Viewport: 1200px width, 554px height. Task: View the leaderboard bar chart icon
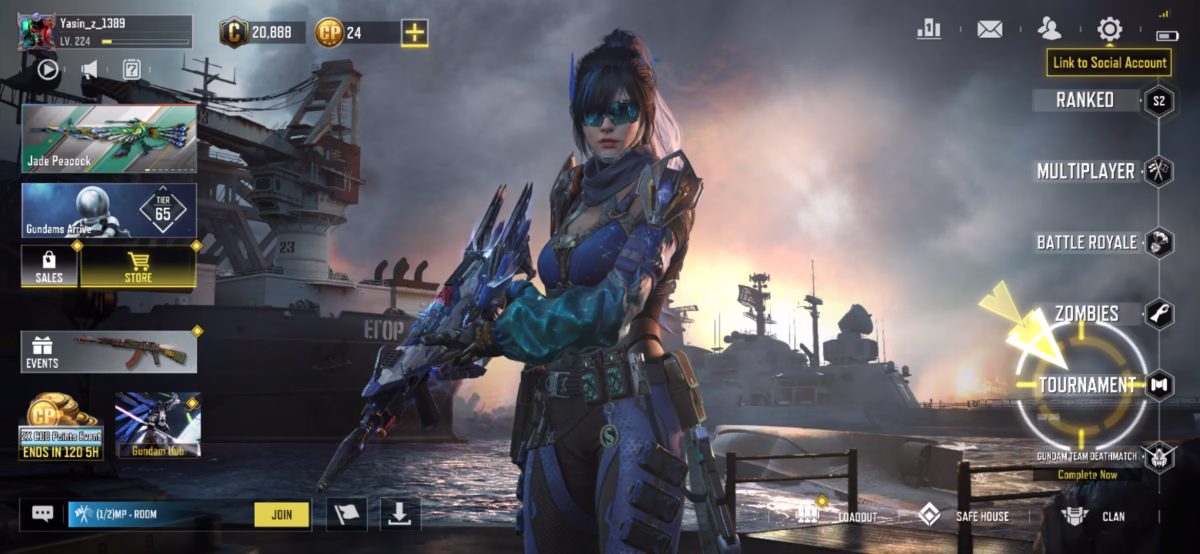[x=929, y=29]
